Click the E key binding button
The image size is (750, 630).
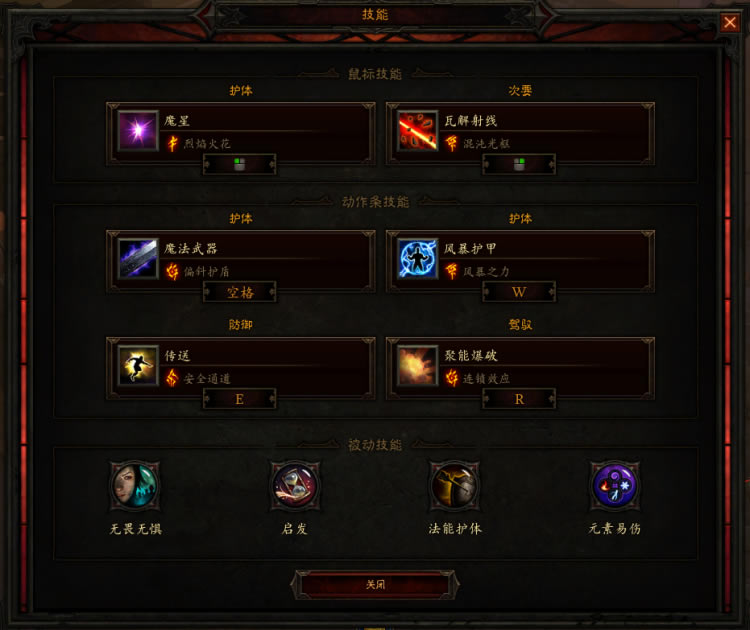click(240, 398)
